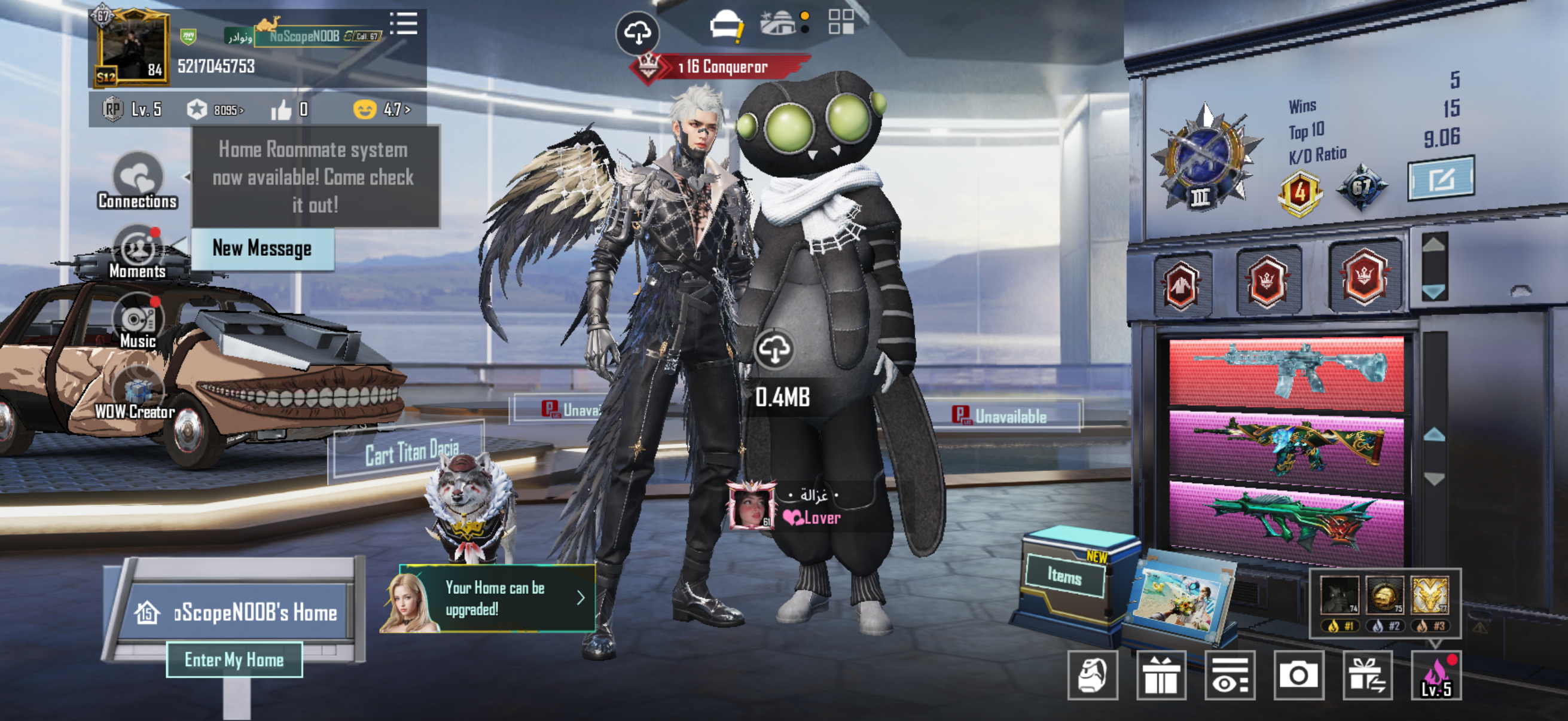
Task: Open the gift box icon
Action: coord(1161,676)
